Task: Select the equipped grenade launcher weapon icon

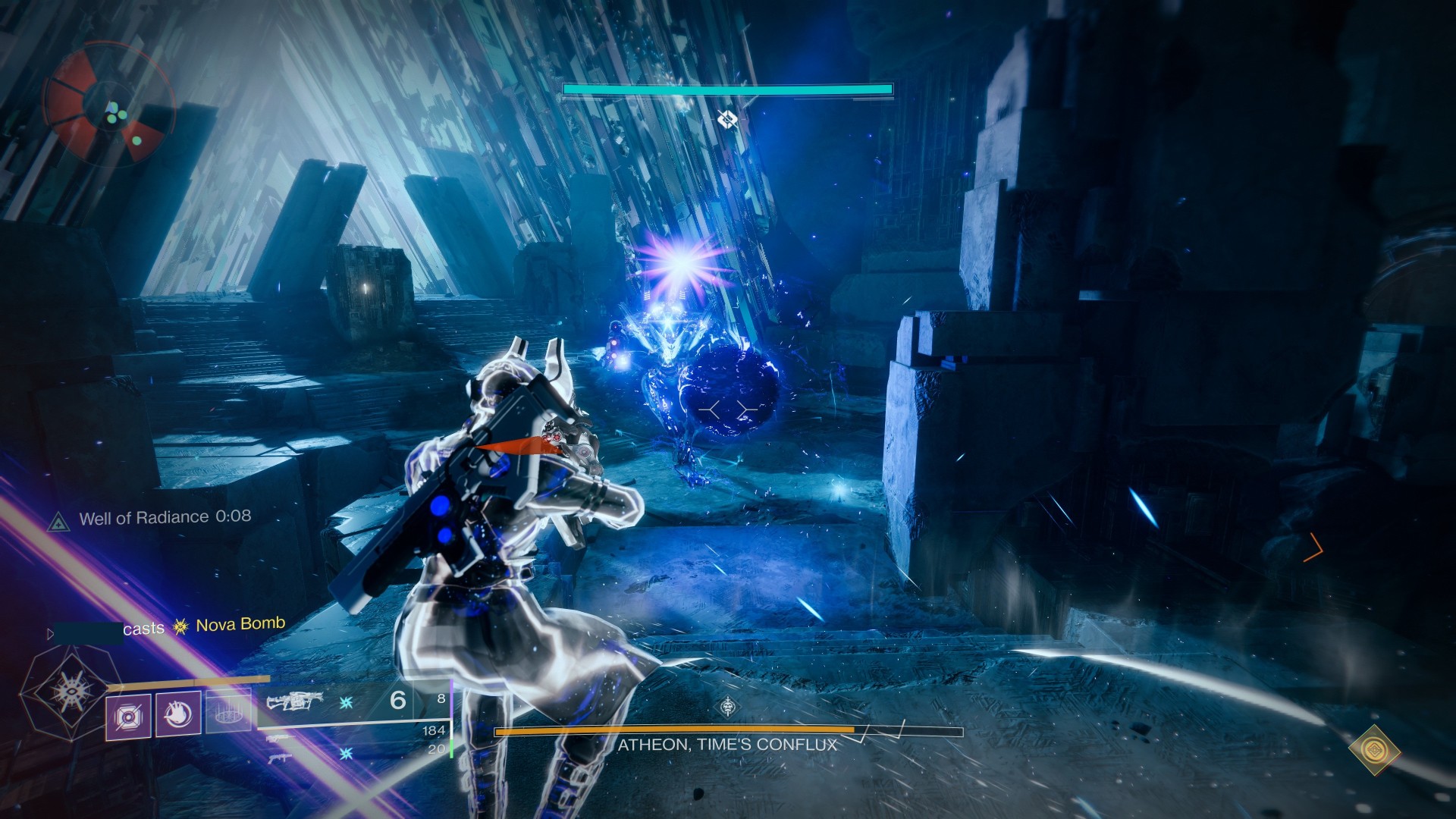Action: click(295, 701)
